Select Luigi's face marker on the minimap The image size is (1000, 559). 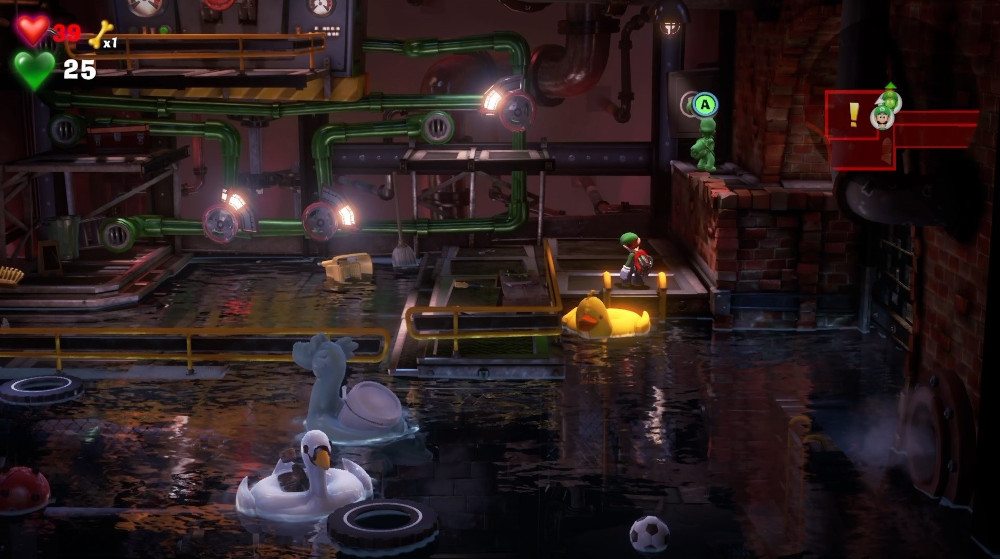(882, 118)
